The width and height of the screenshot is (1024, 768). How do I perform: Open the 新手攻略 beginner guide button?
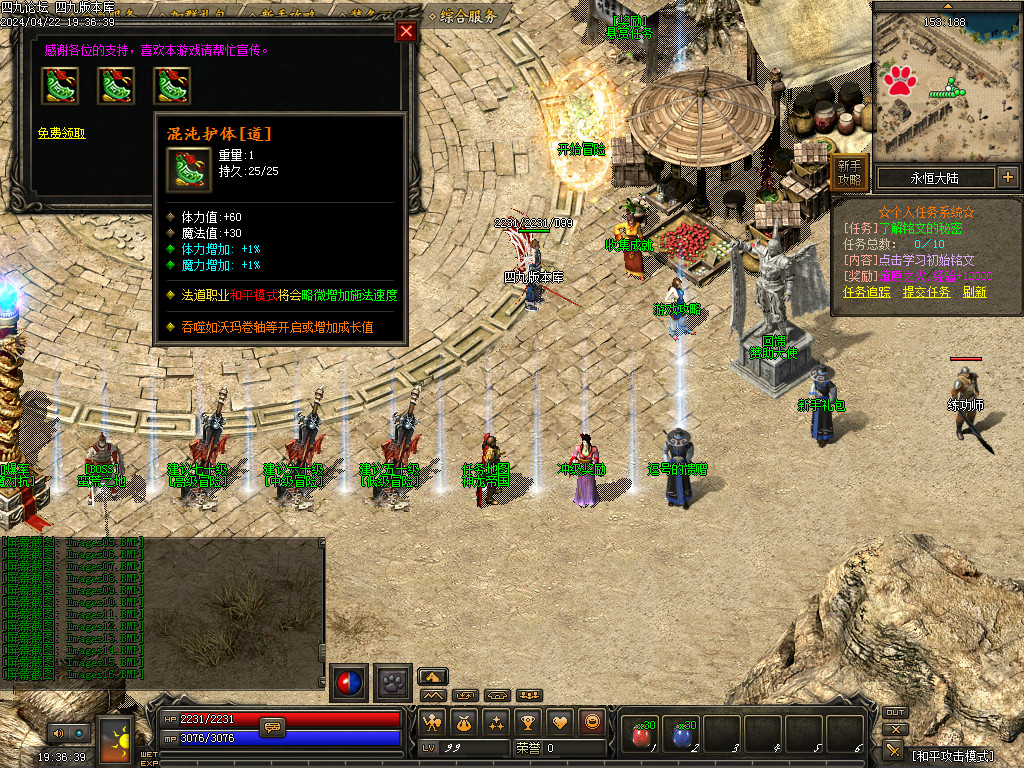849,173
